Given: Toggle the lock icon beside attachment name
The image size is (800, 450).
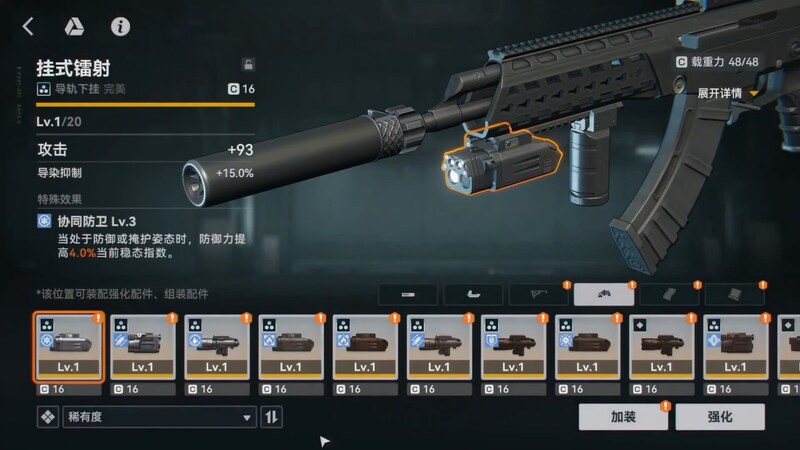Looking at the screenshot, I should [x=248, y=64].
